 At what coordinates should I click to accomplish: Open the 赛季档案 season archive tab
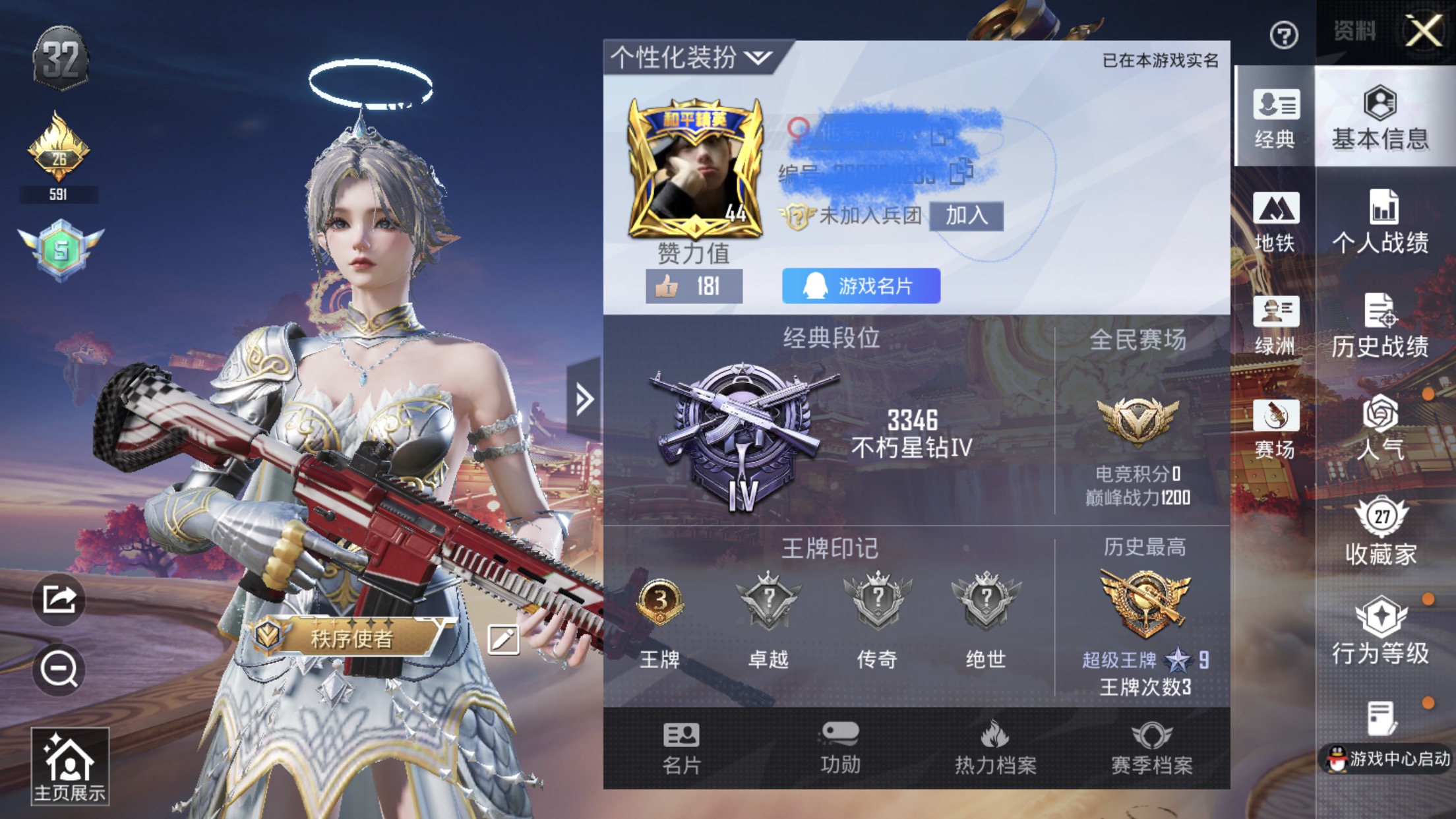1151,748
